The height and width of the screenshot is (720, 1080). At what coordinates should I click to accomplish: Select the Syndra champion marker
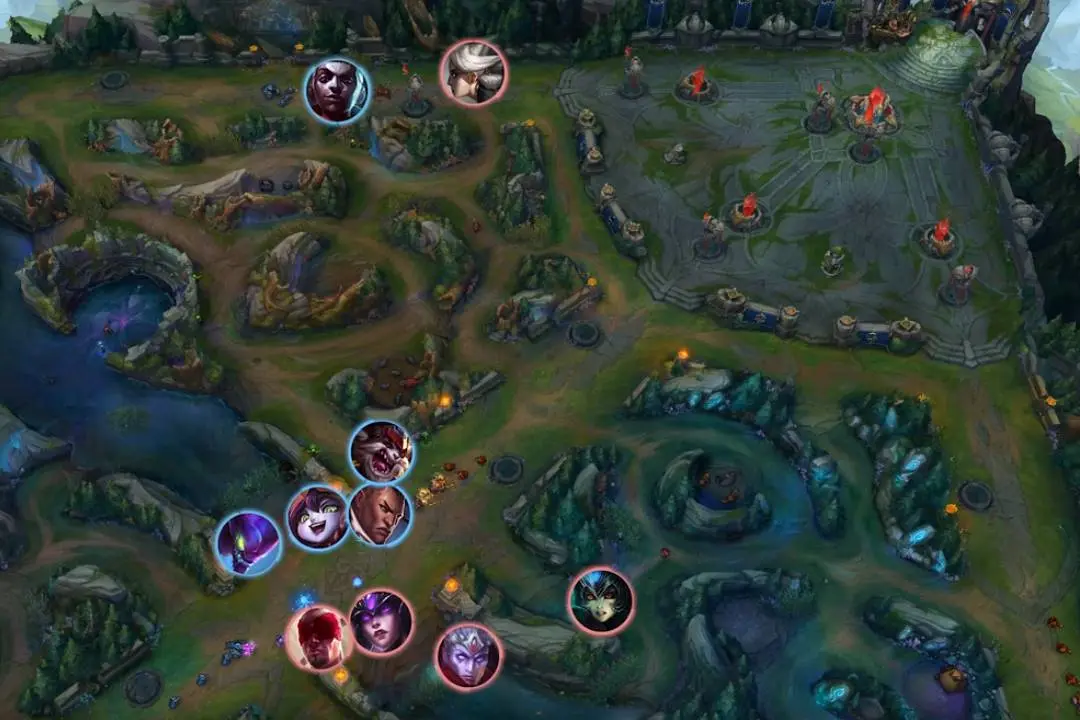click(382, 622)
